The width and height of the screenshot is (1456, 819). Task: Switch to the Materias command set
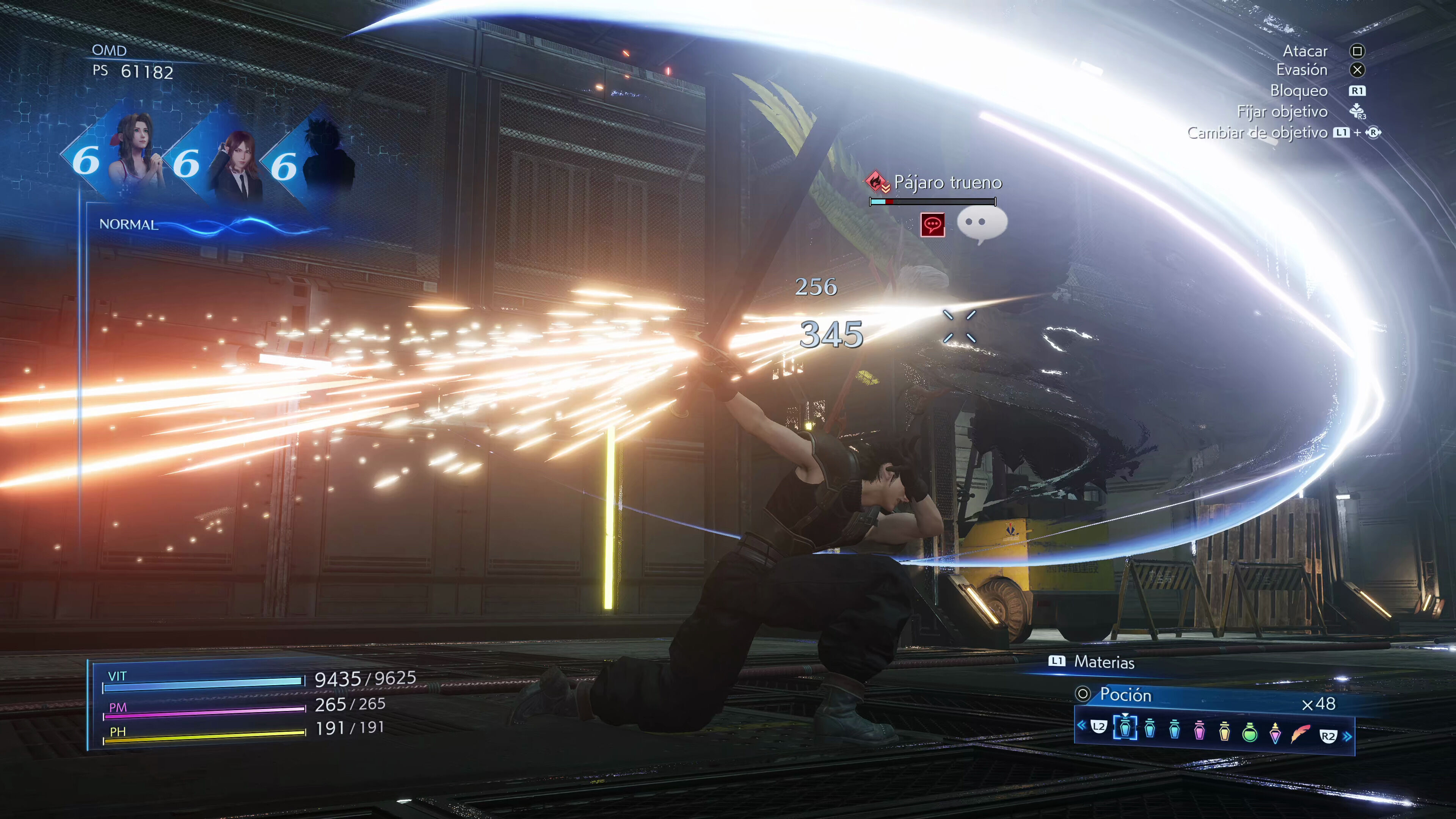[x=1103, y=662]
